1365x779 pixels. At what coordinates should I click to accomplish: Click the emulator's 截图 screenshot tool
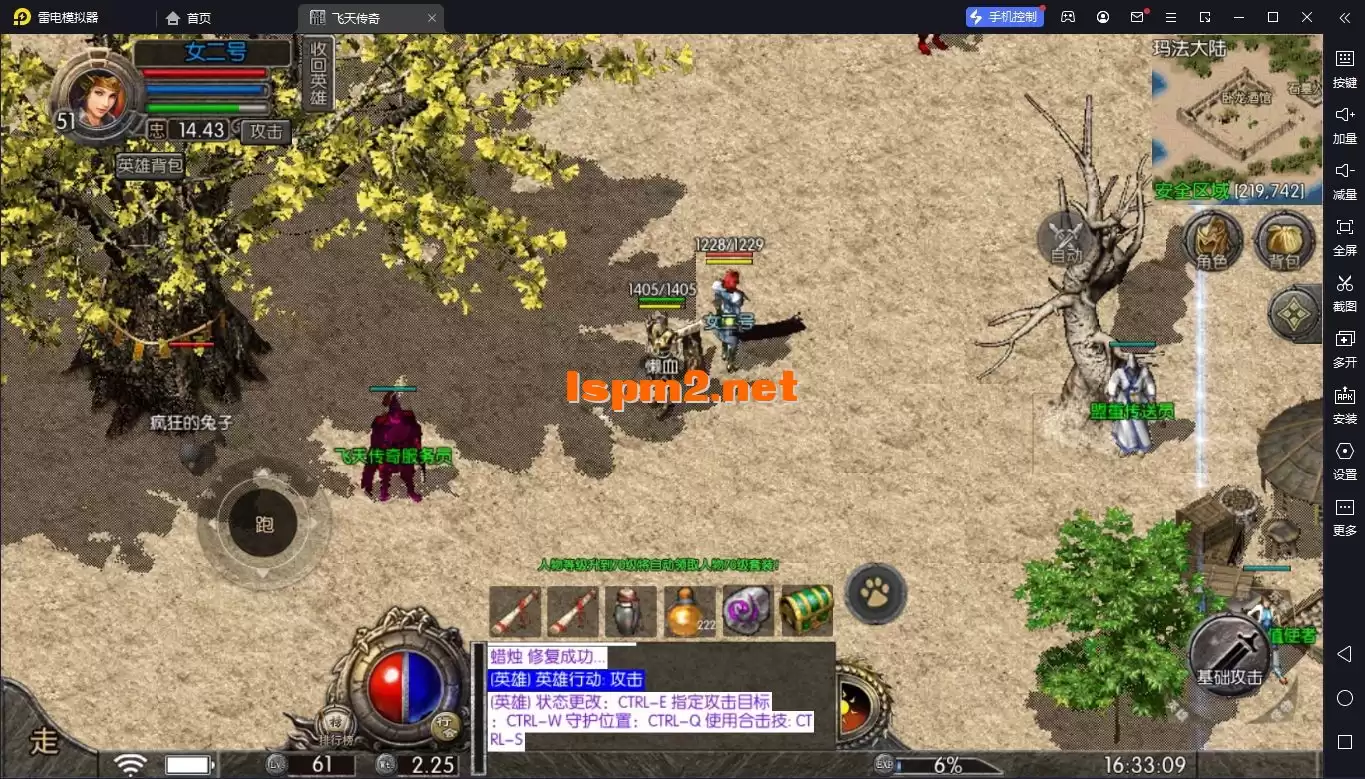click(x=1344, y=293)
